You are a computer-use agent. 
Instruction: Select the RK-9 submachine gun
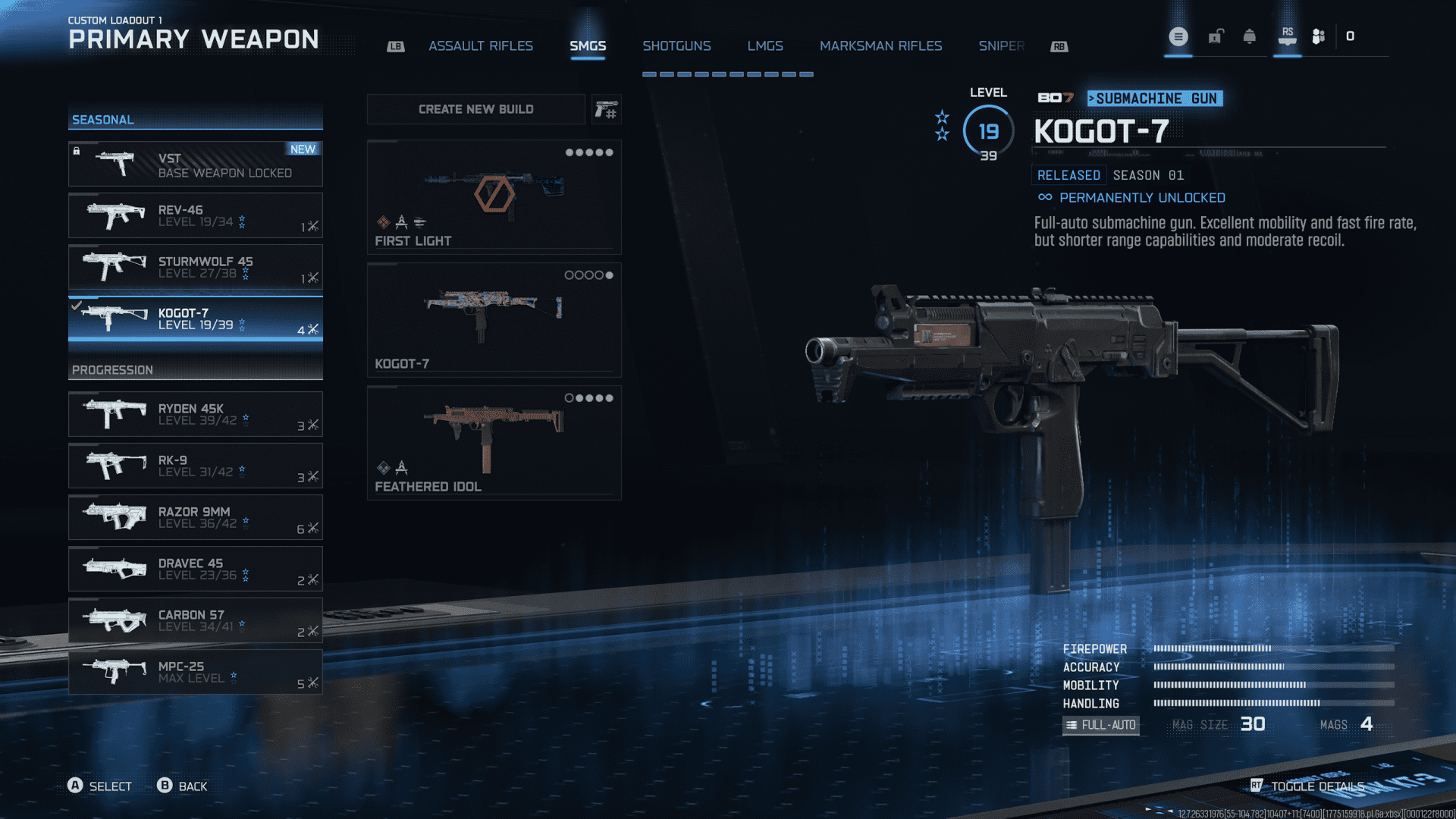click(196, 466)
